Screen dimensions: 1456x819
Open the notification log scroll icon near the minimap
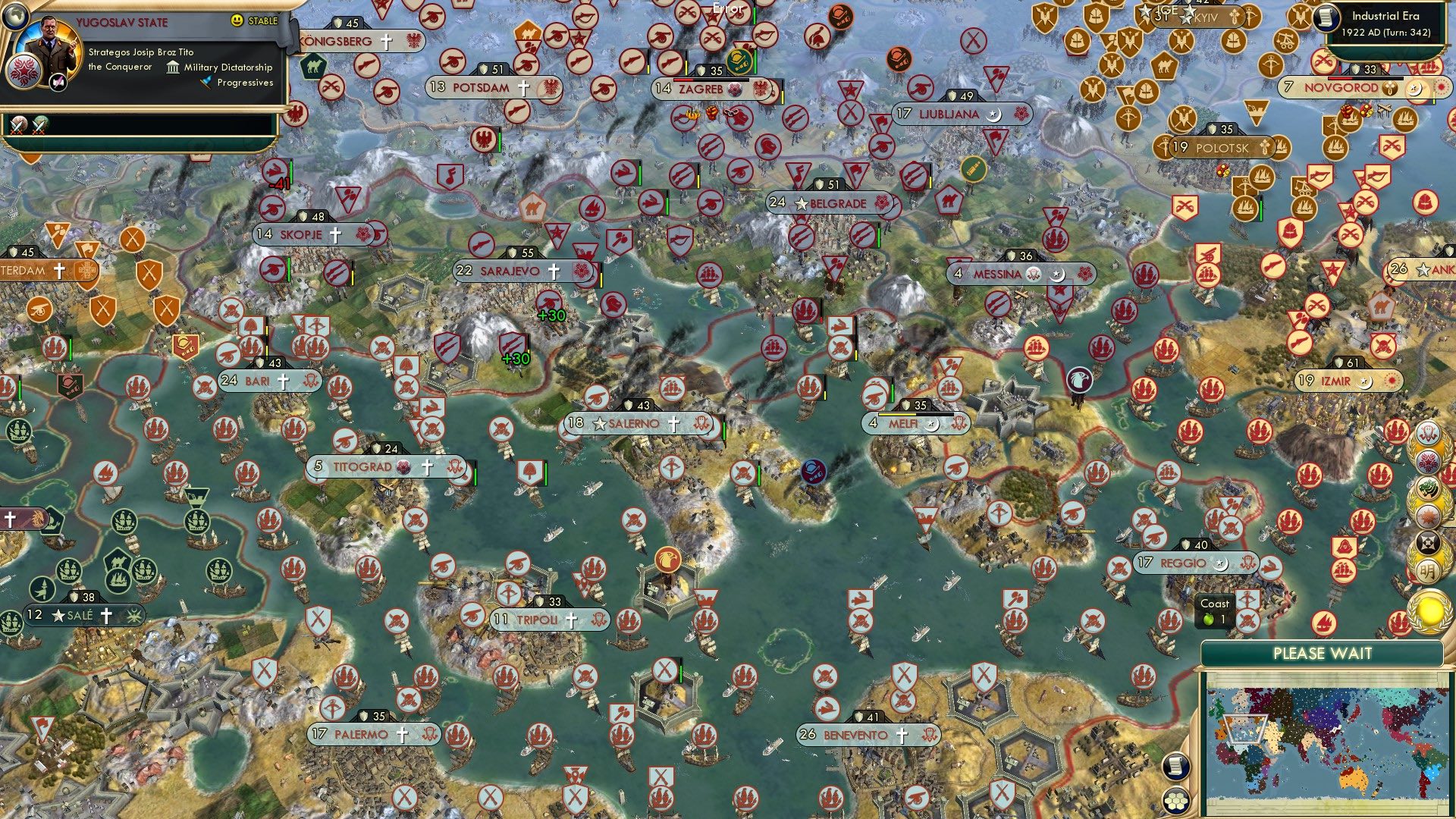1175,767
